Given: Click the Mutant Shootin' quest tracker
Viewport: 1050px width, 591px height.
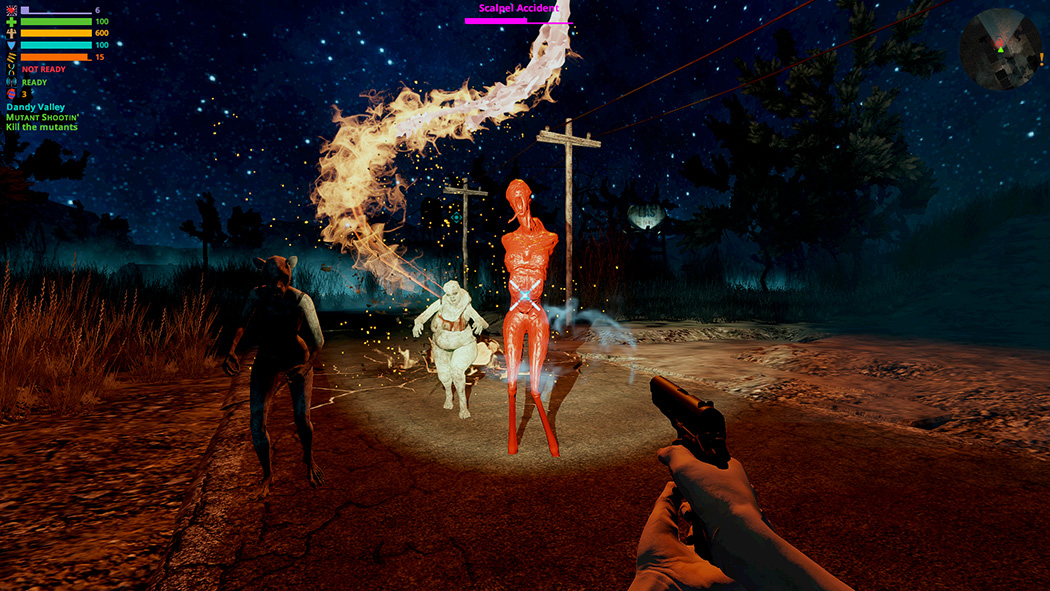Looking at the screenshot, I should [x=41, y=117].
